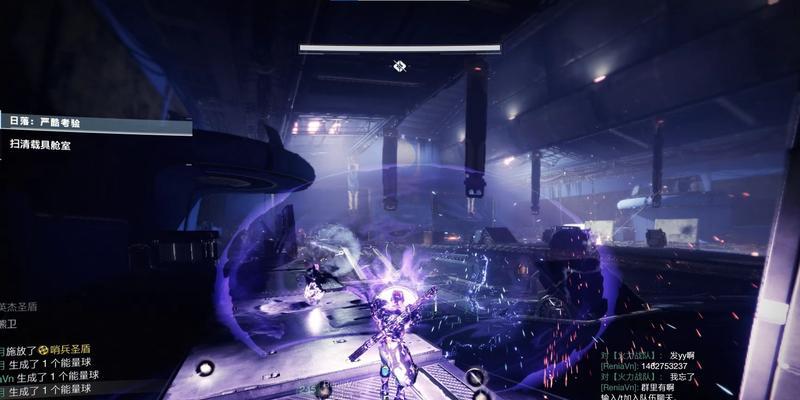800x400 pixels.
Task: Click the boss marker icon below the top bar
Action: 399,66
